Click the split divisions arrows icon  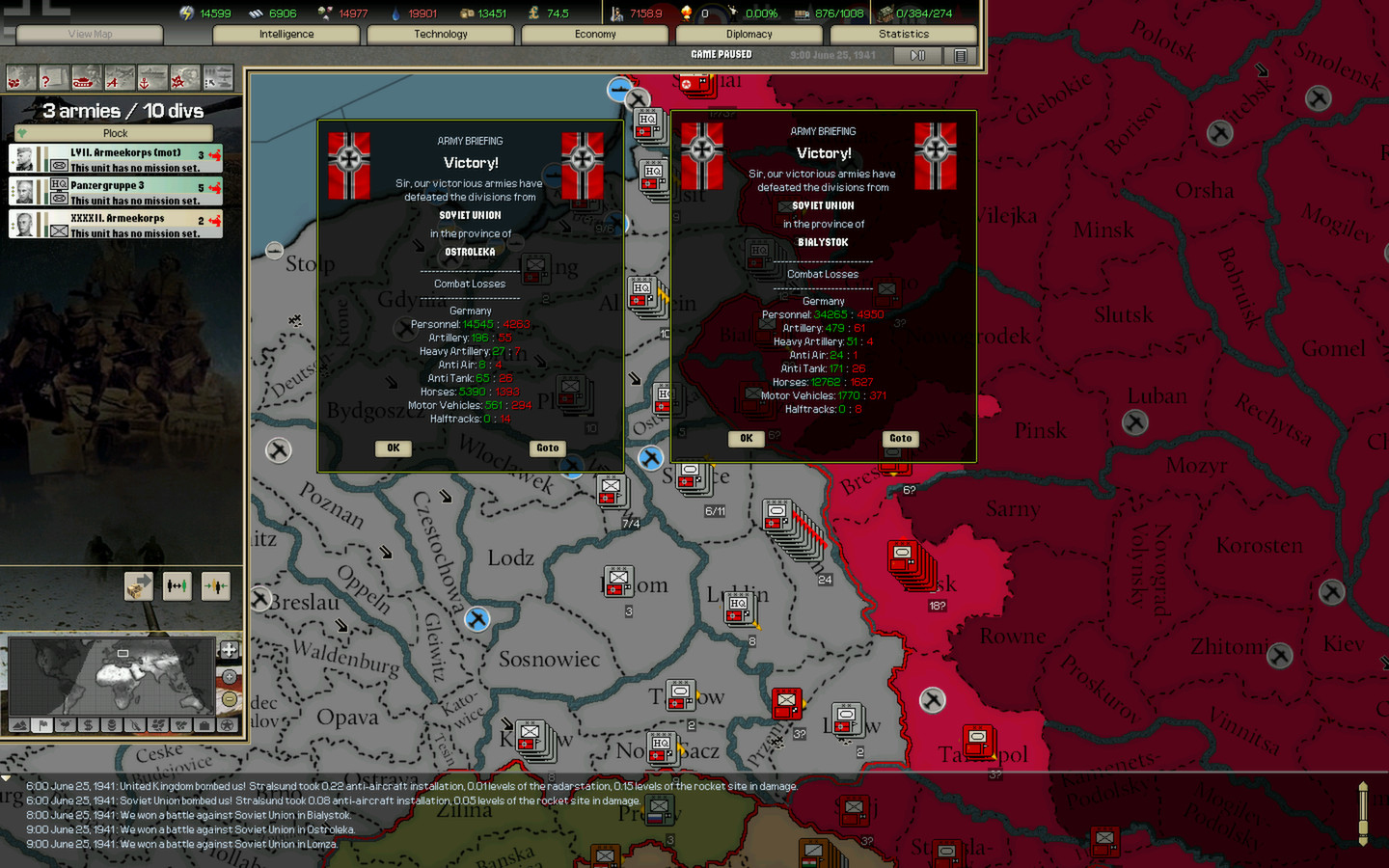215,586
